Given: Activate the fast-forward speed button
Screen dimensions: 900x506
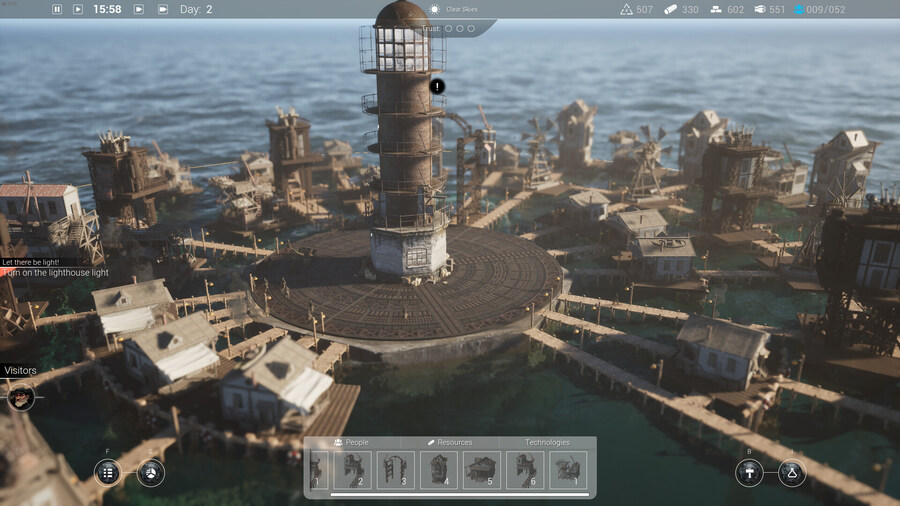Looking at the screenshot, I should tap(138, 9).
